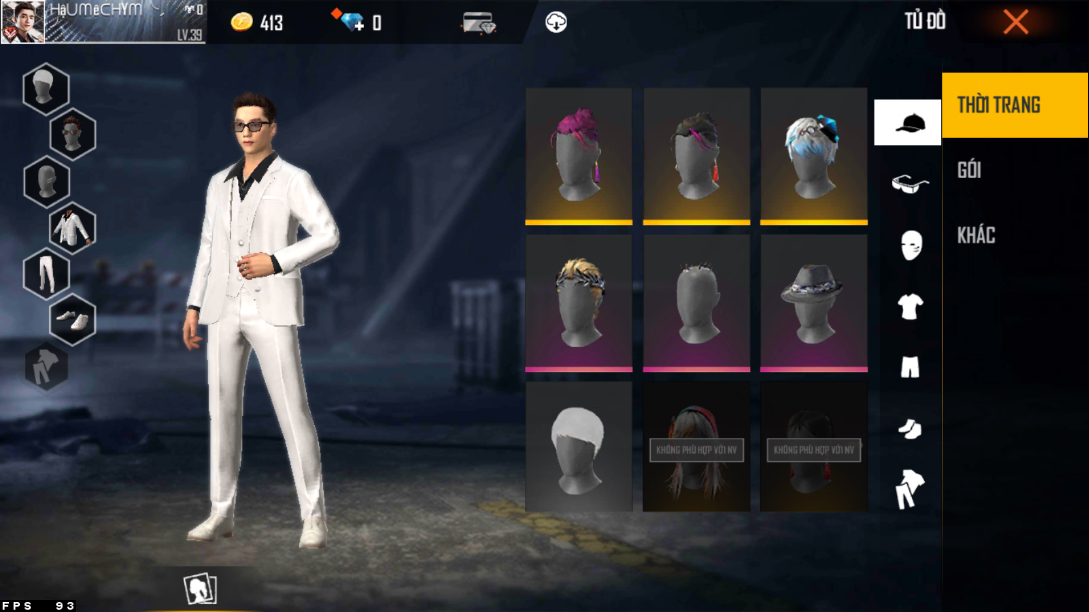Open the player profile avatar
This screenshot has width=1089, height=612.
[21, 22]
